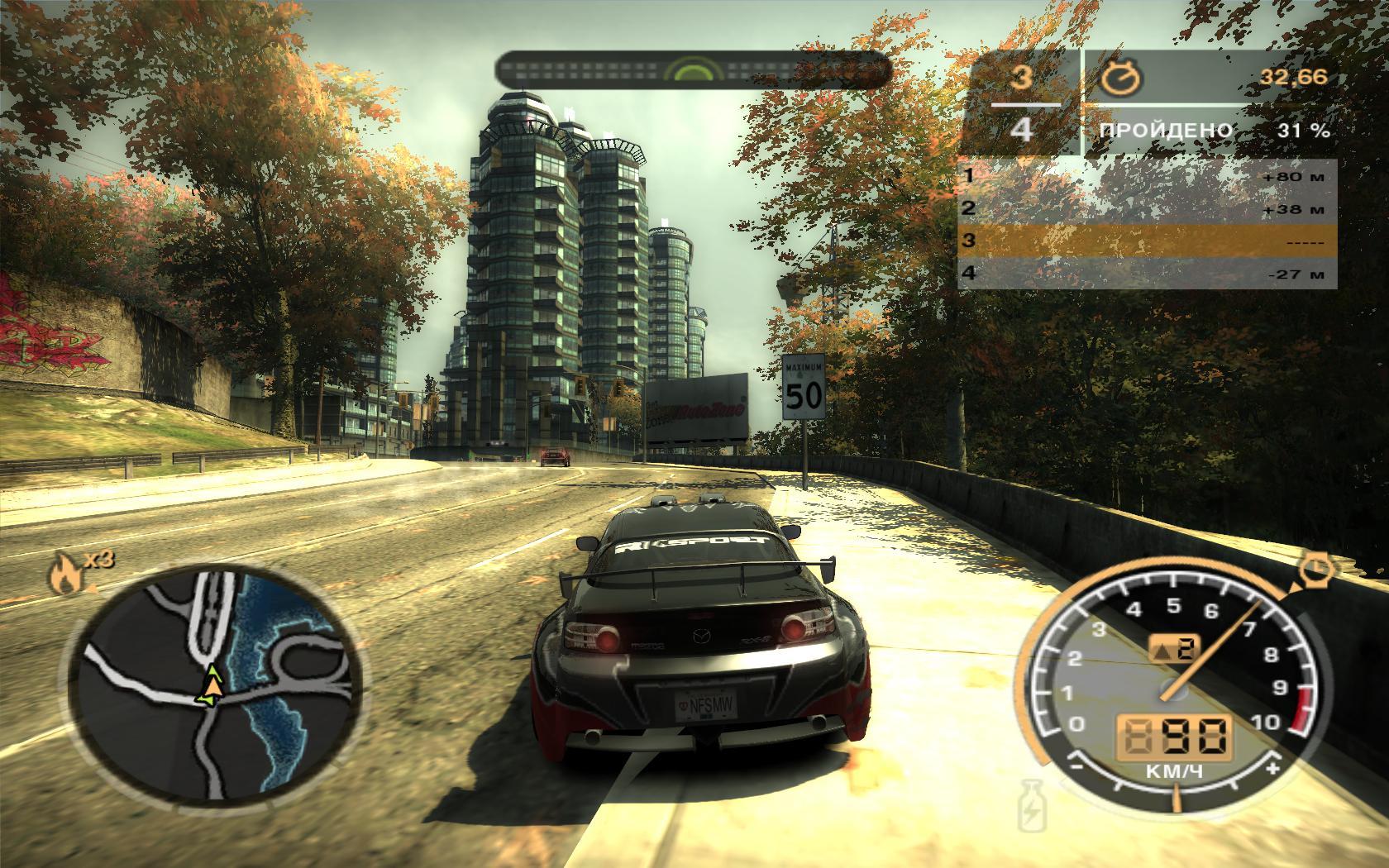
Task: Click the 31 % progress label
Action: tap(1303, 129)
